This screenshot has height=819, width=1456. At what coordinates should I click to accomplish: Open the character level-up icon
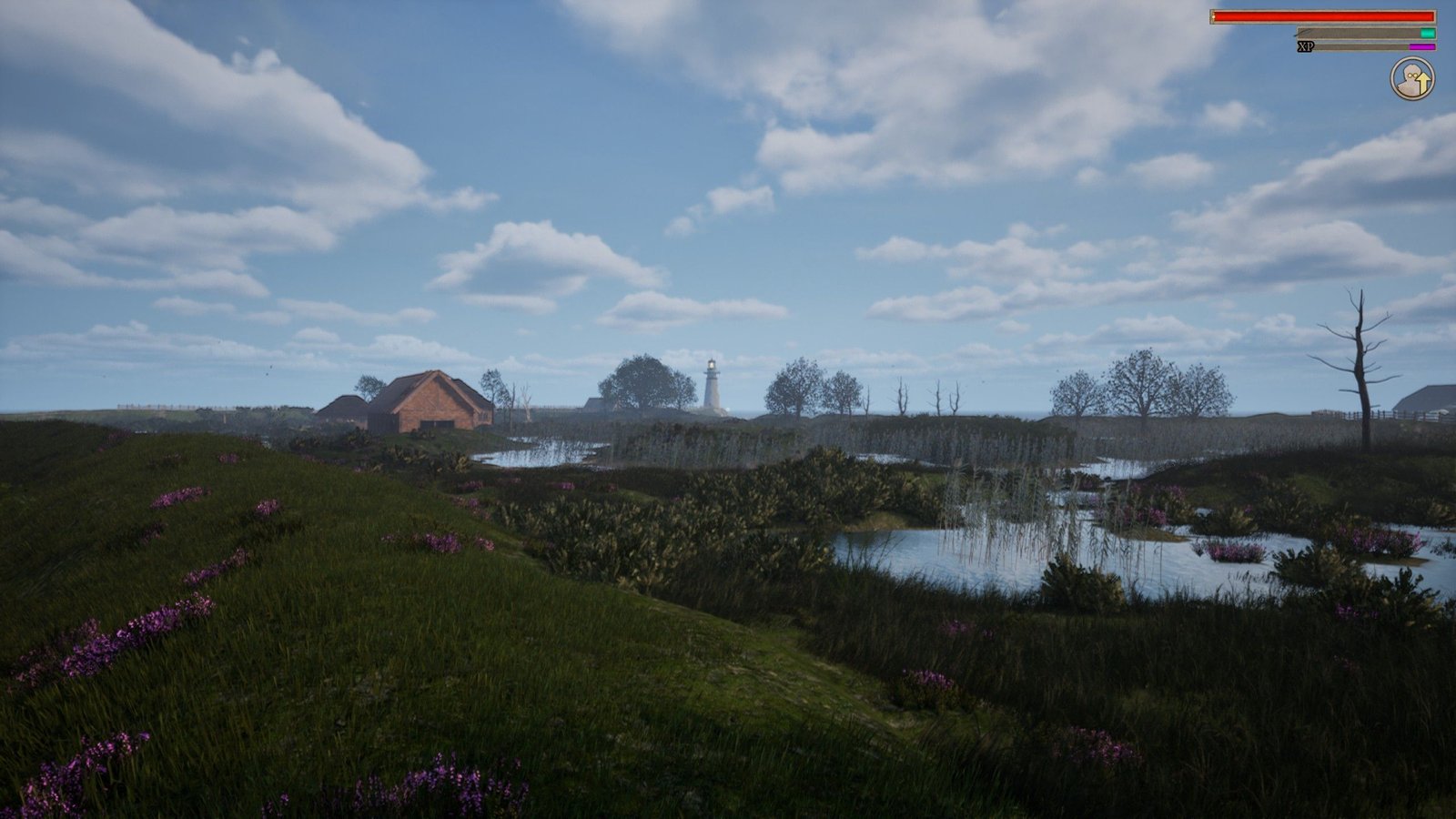(x=1411, y=79)
